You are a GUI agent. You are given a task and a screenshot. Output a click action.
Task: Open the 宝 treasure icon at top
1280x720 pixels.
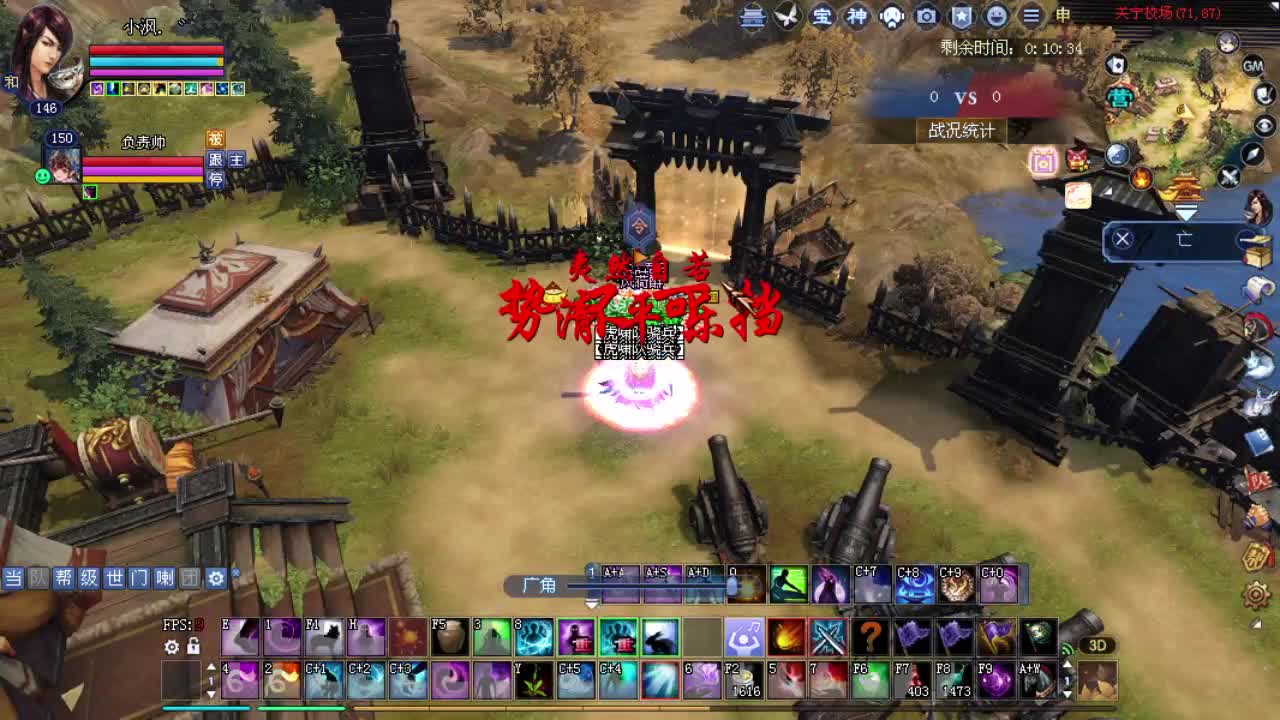(x=821, y=17)
